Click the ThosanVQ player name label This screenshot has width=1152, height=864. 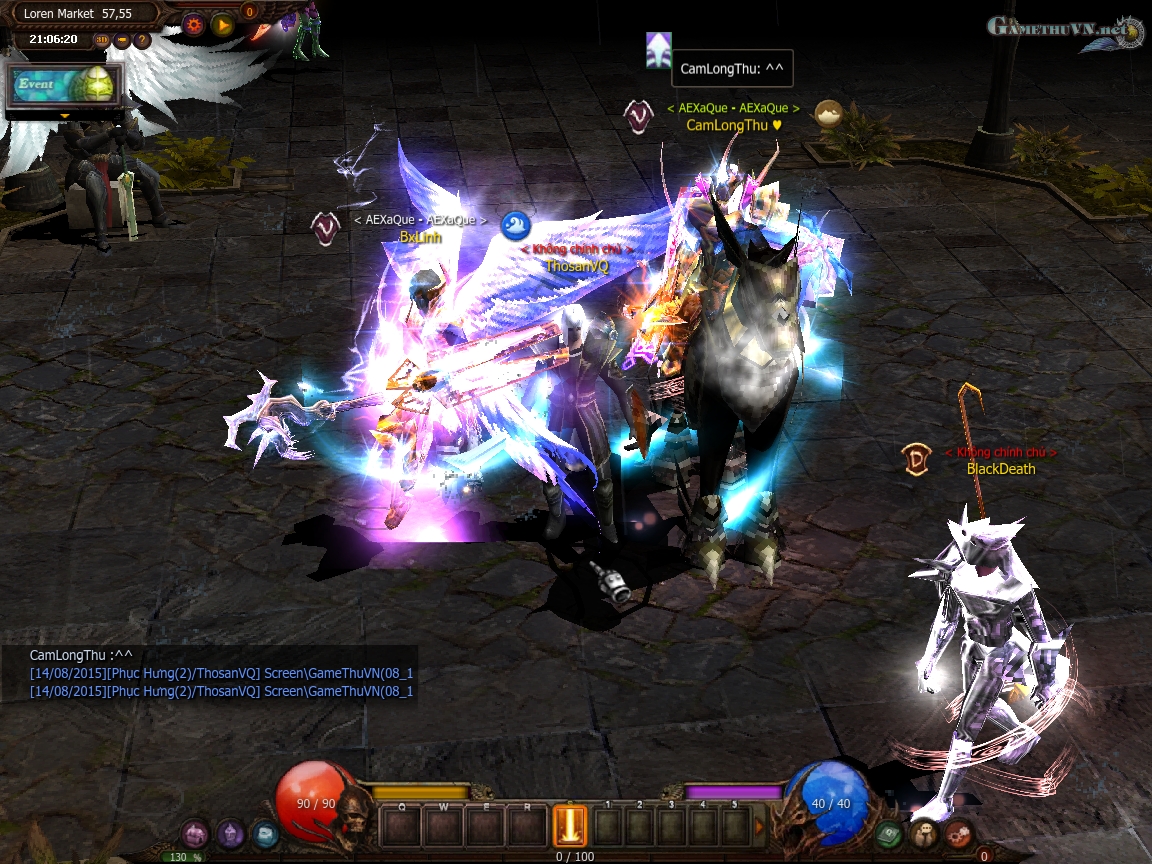pyautogui.click(x=576, y=266)
